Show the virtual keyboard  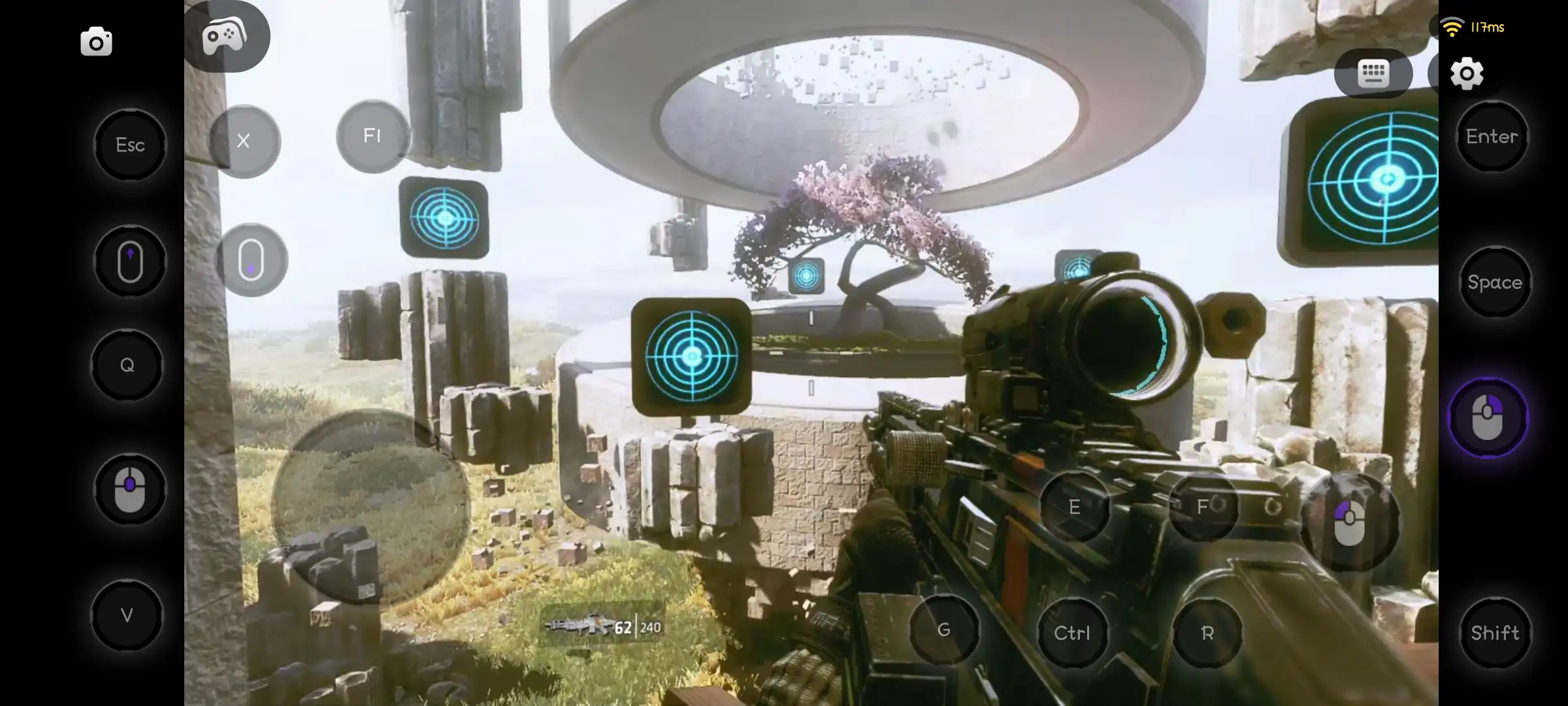(x=1373, y=74)
